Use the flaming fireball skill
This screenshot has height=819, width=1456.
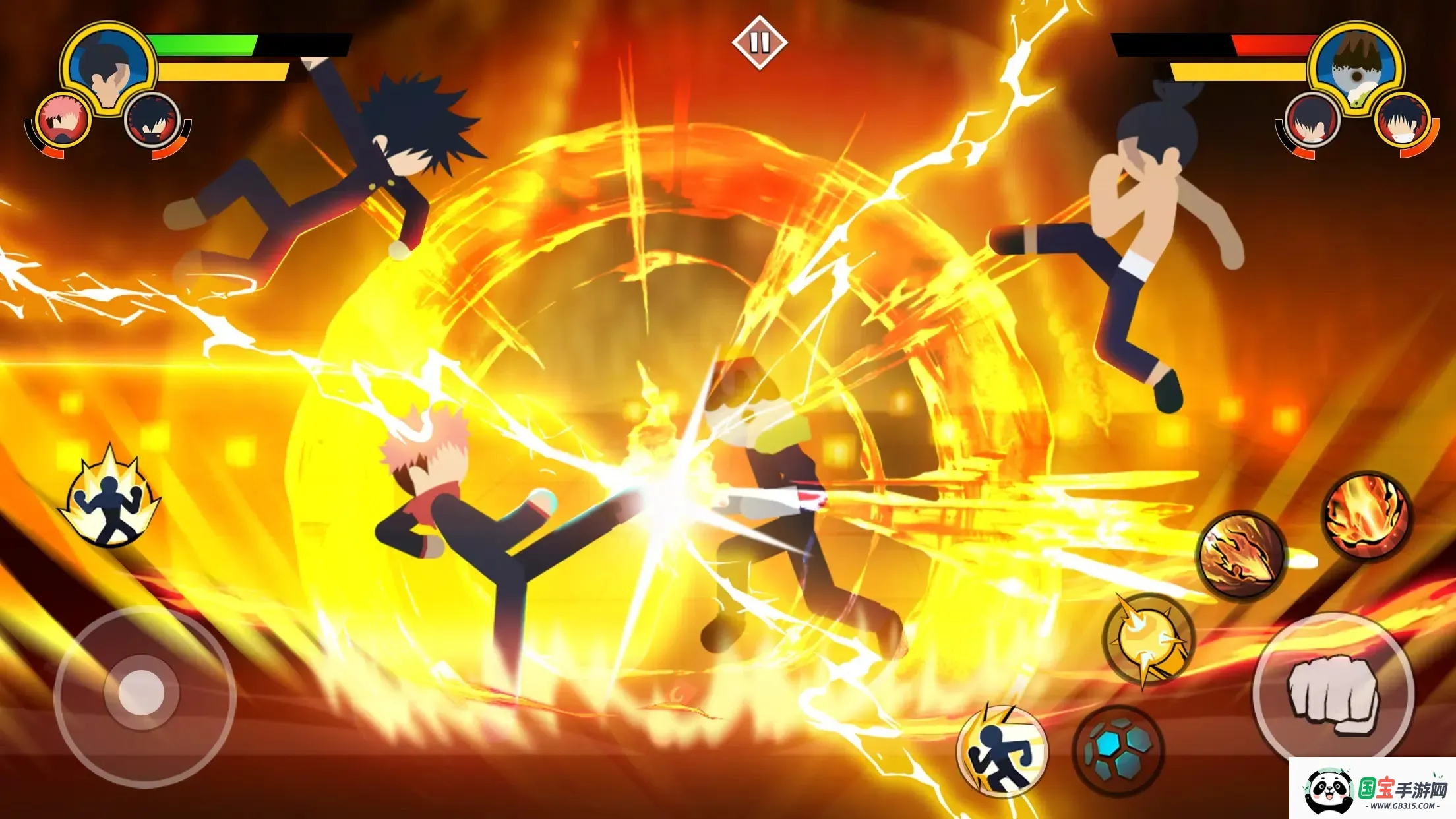click(x=1366, y=515)
